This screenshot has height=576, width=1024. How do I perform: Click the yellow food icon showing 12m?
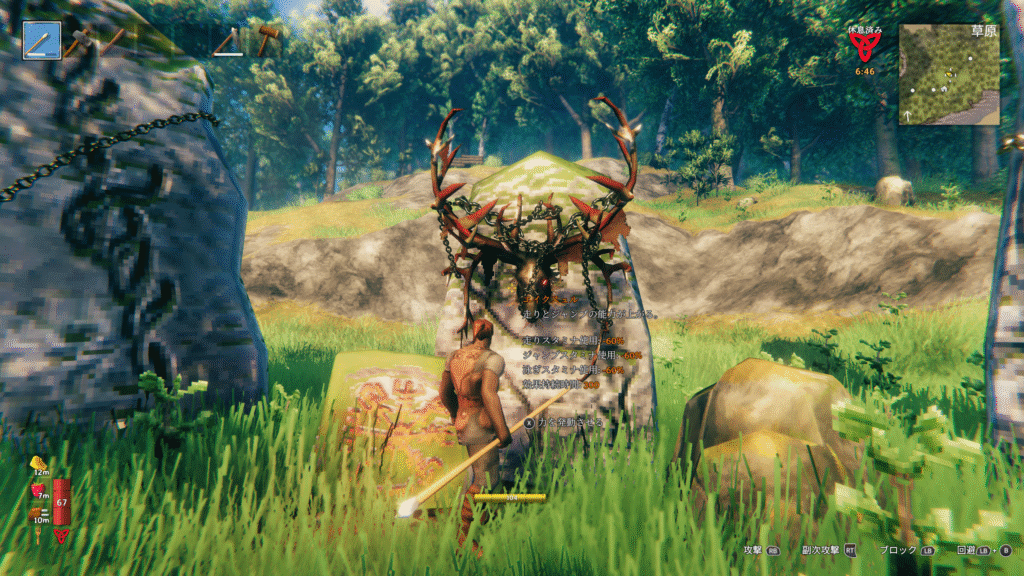point(40,464)
